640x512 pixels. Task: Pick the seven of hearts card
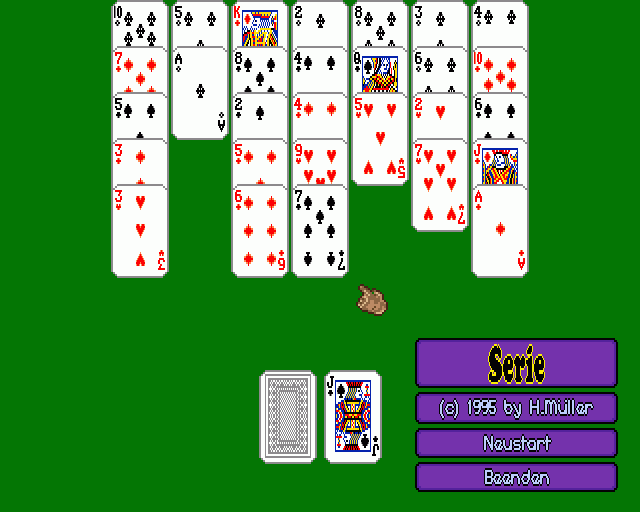click(439, 186)
